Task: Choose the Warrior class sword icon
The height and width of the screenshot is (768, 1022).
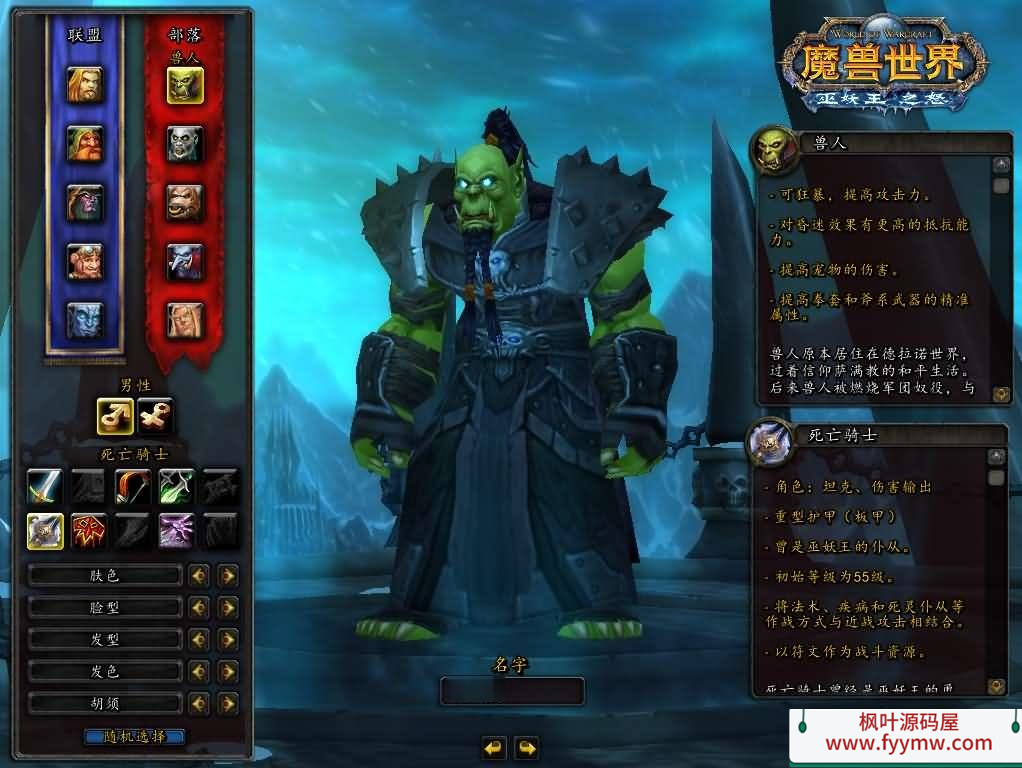Action: pos(44,487)
